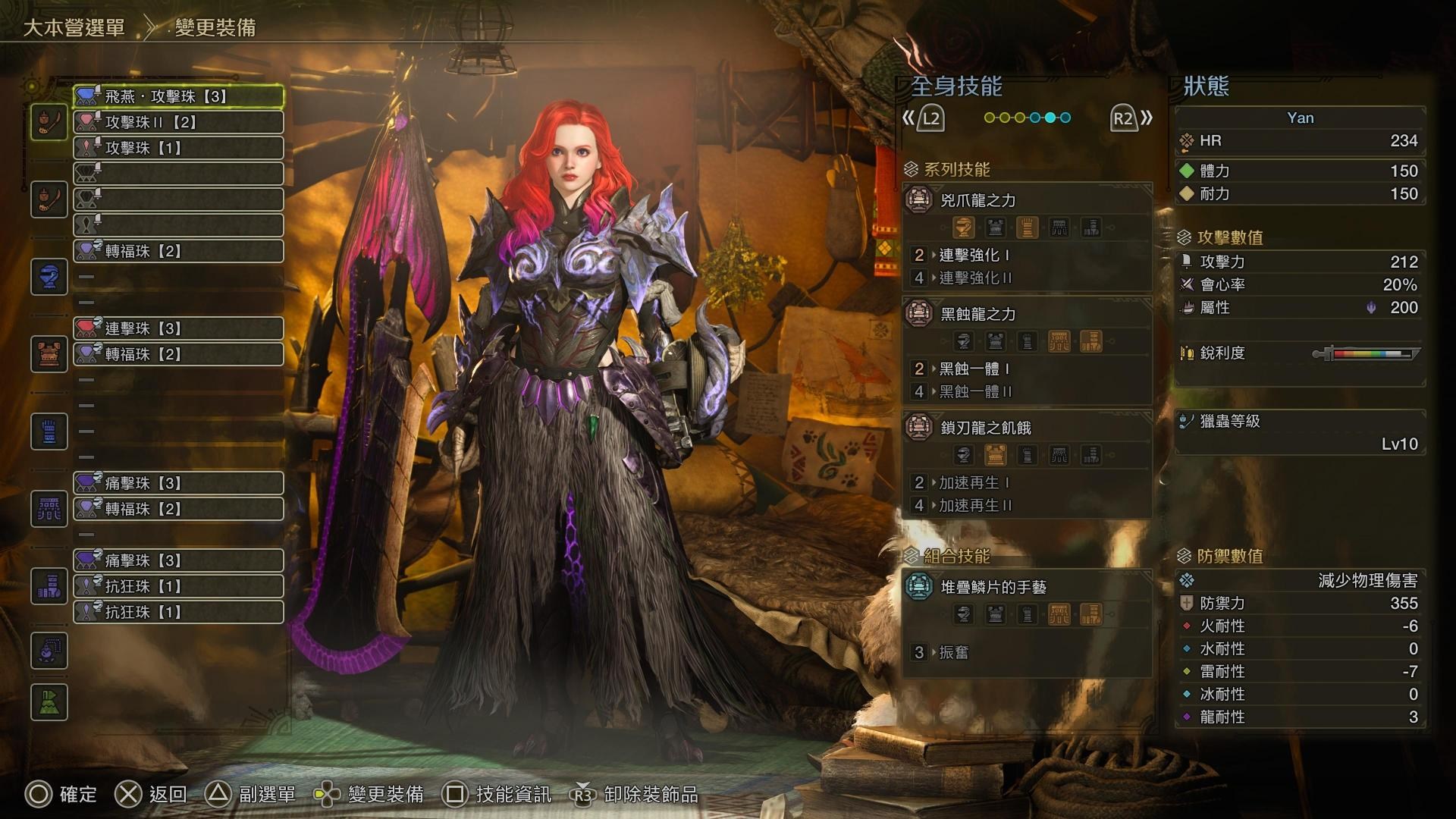Image resolution: width=1456 pixels, height=819 pixels.
Task: Select the charm equipment slot icon
Action: point(49,651)
